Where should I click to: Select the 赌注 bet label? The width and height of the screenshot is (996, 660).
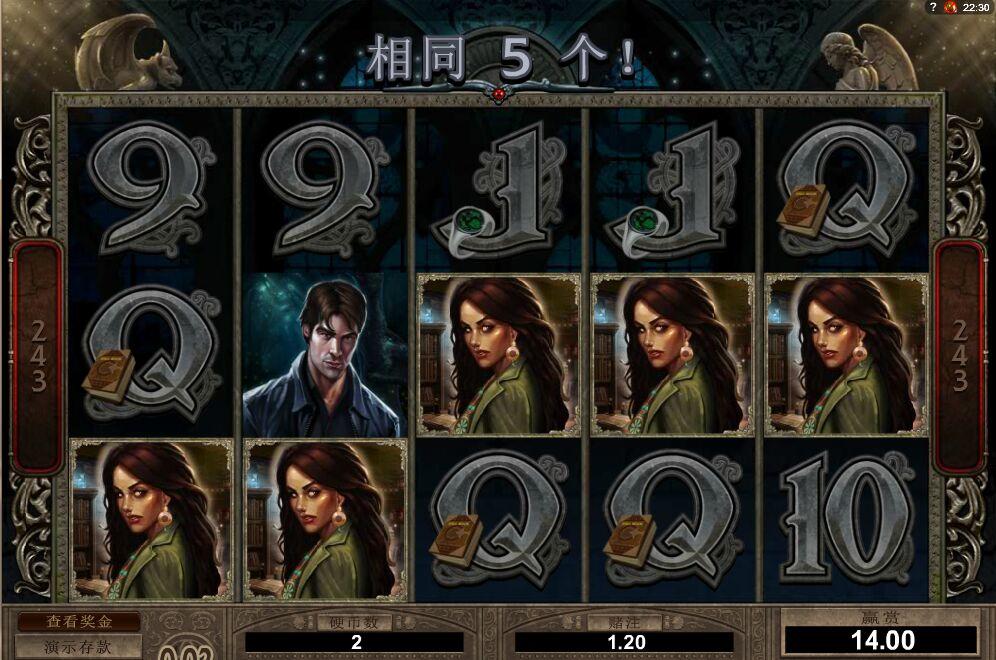coord(625,622)
